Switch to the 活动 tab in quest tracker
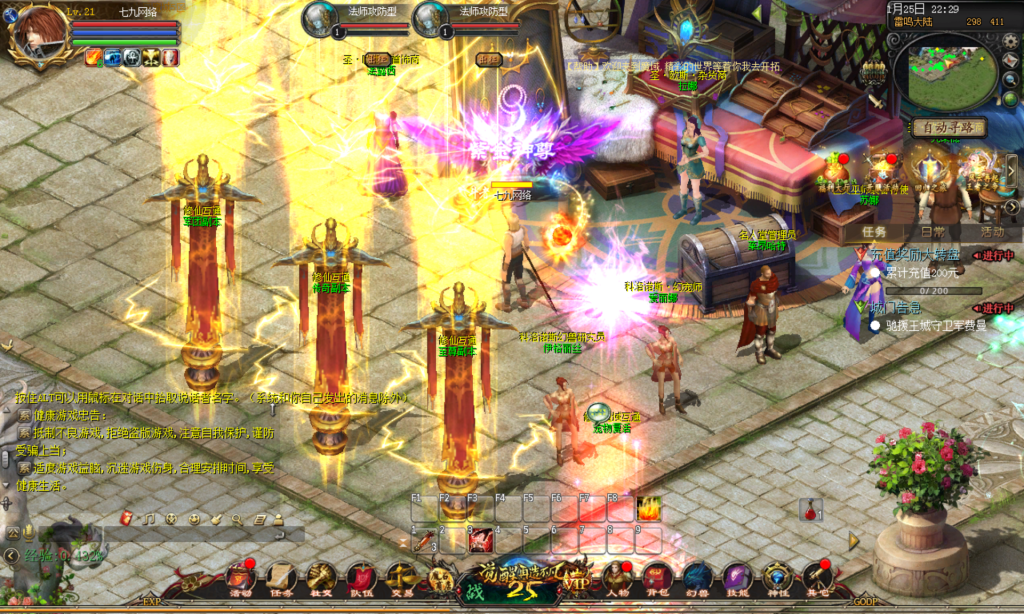Screen dimensions: 1024x614 pos(992,232)
